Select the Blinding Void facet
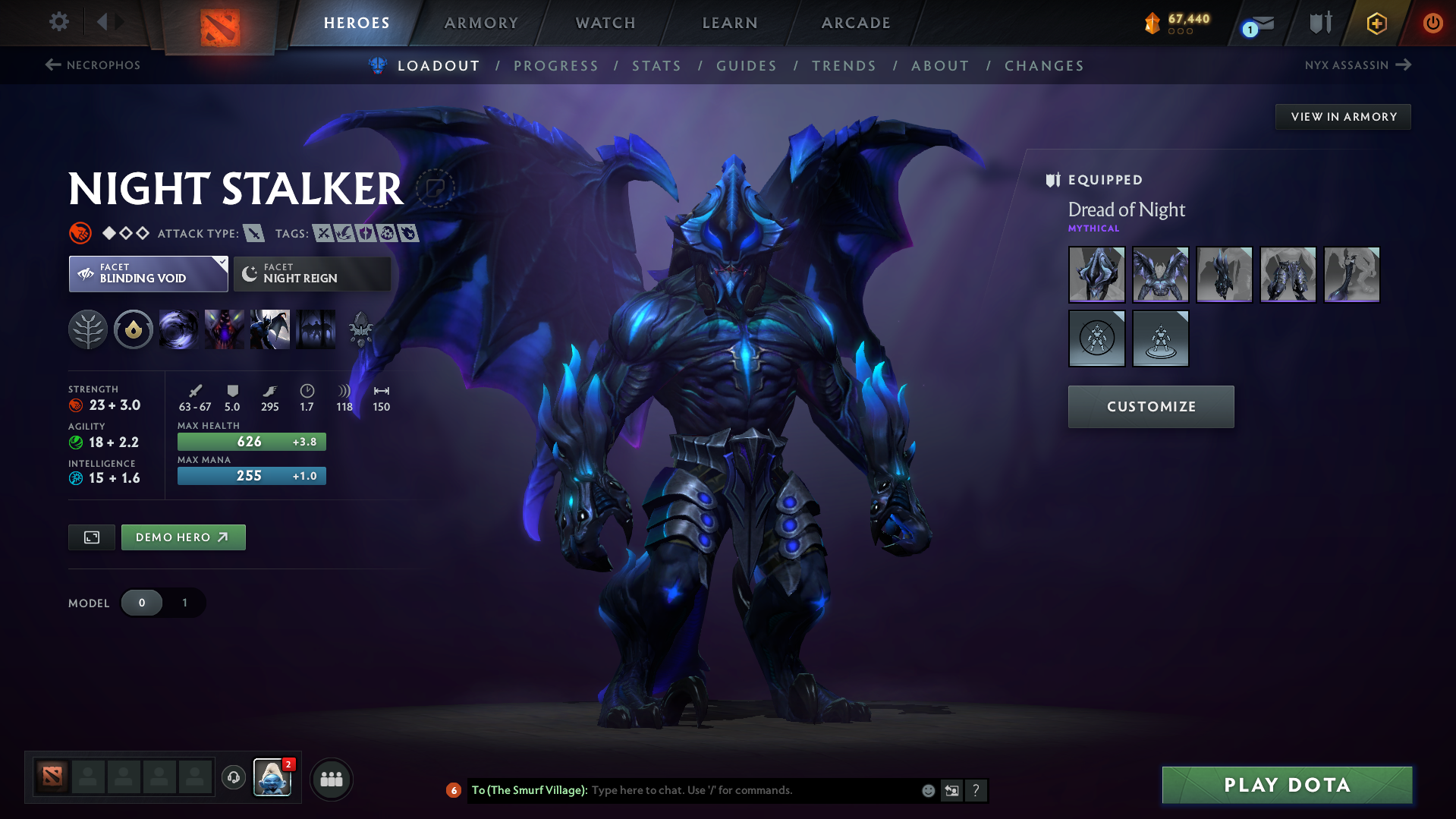Viewport: 1456px width, 819px height. pos(147,274)
